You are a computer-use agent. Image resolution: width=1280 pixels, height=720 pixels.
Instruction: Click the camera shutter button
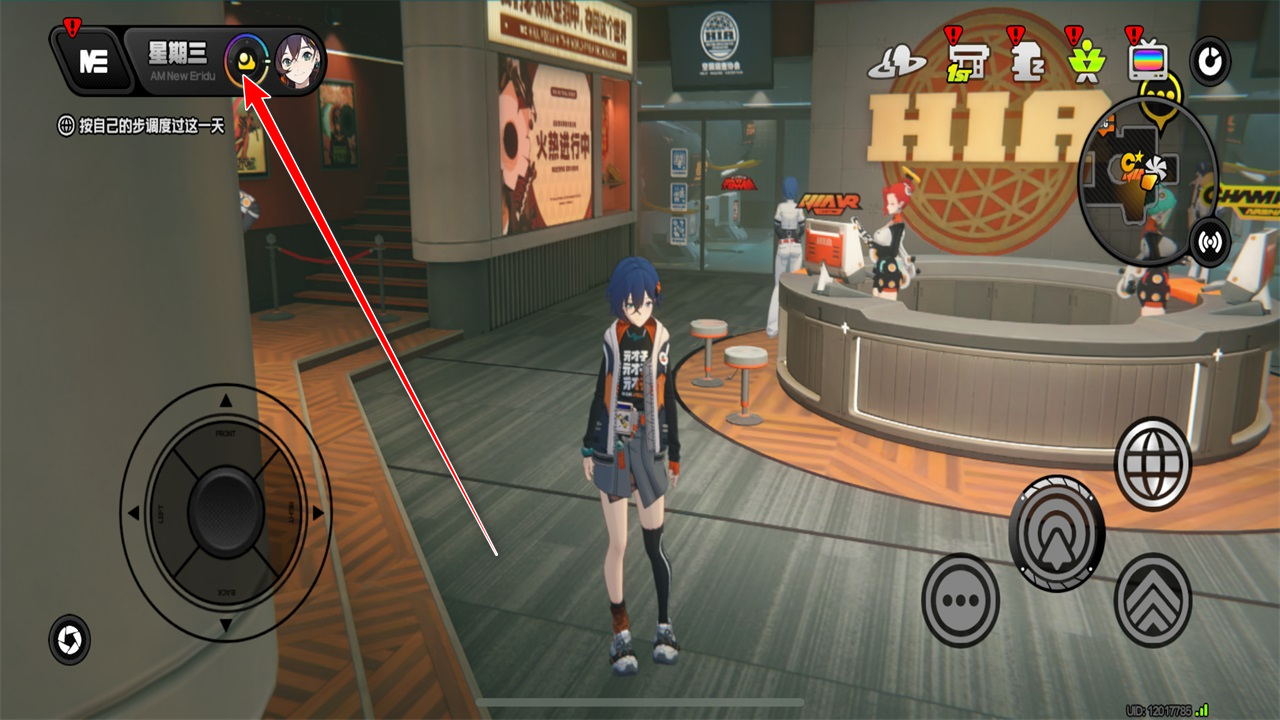tap(69, 640)
